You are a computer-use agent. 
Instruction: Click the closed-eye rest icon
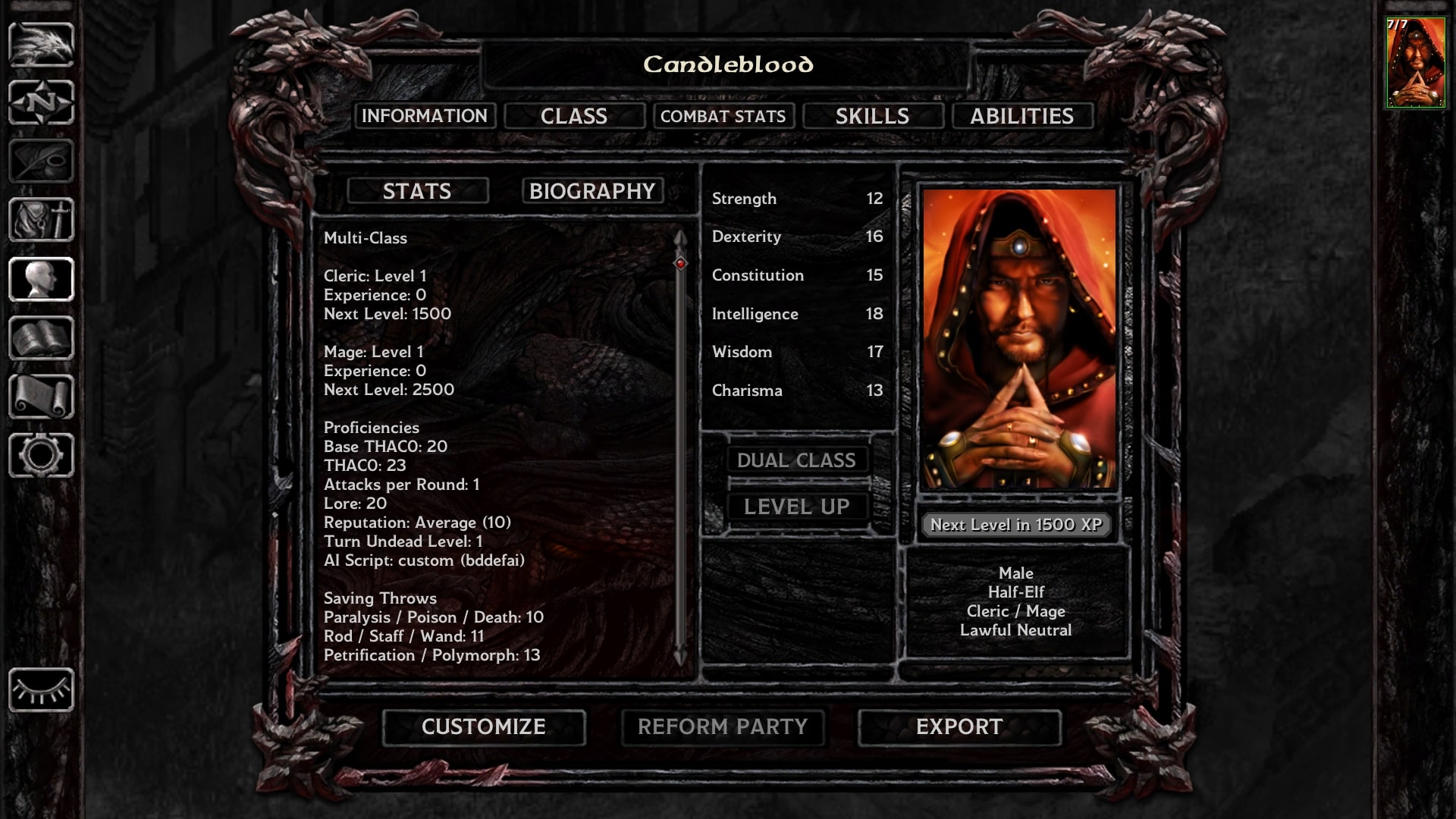click(41, 690)
